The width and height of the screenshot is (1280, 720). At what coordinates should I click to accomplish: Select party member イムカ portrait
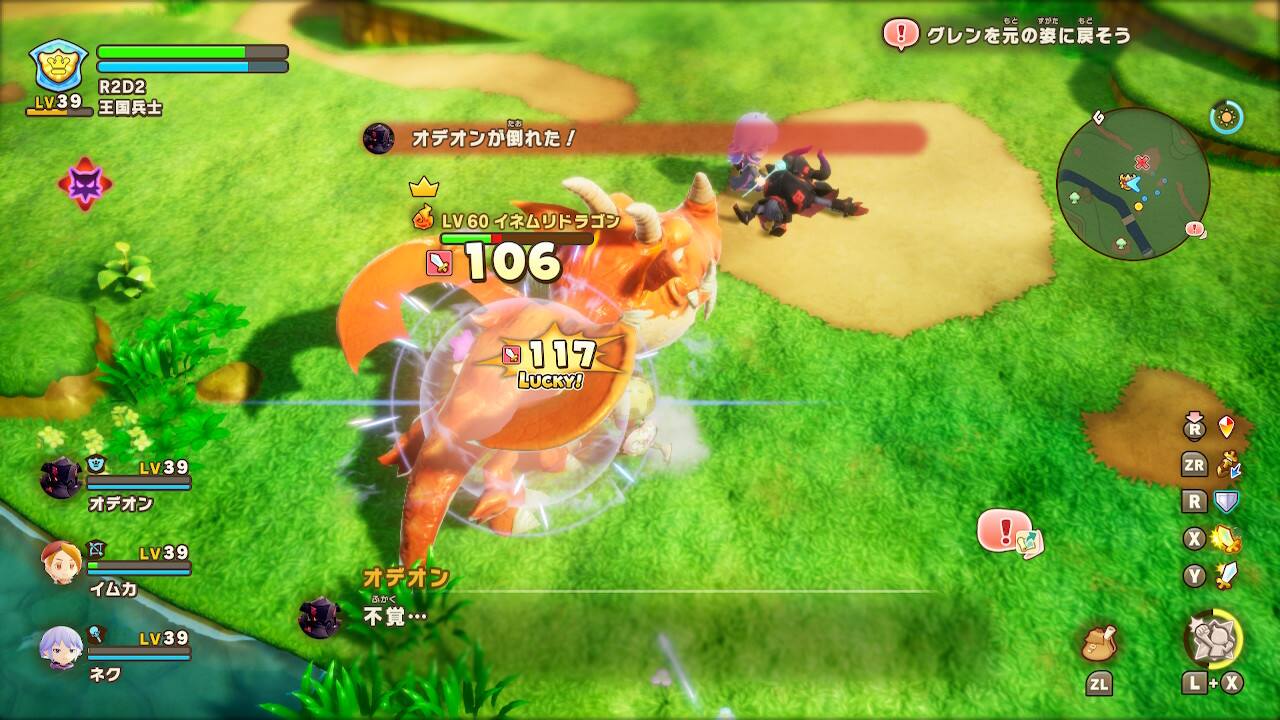(x=61, y=563)
